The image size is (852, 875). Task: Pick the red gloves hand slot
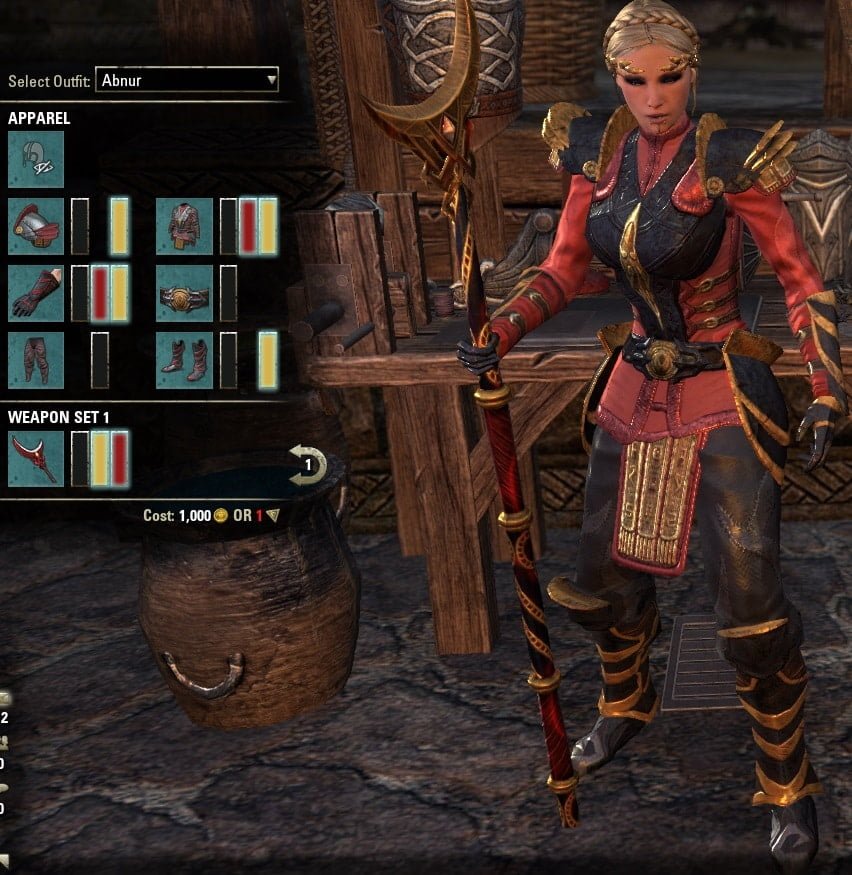(x=36, y=293)
